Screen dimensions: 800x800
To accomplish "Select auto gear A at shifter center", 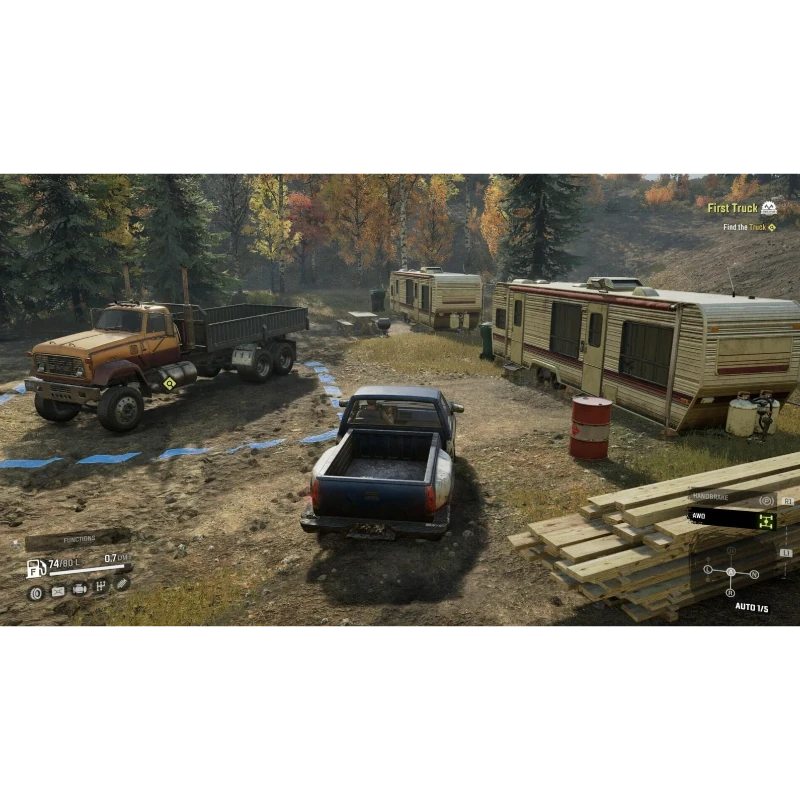I will pos(731,572).
